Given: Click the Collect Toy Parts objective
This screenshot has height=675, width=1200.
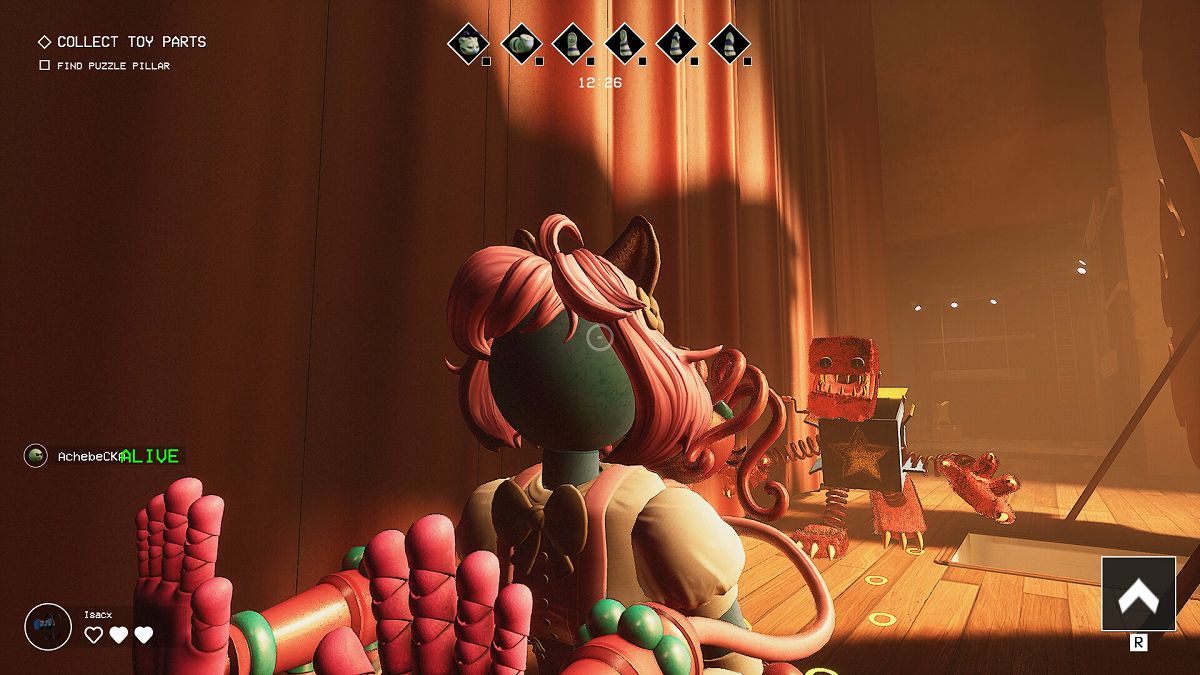Looking at the screenshot, I should coord(131,42).
